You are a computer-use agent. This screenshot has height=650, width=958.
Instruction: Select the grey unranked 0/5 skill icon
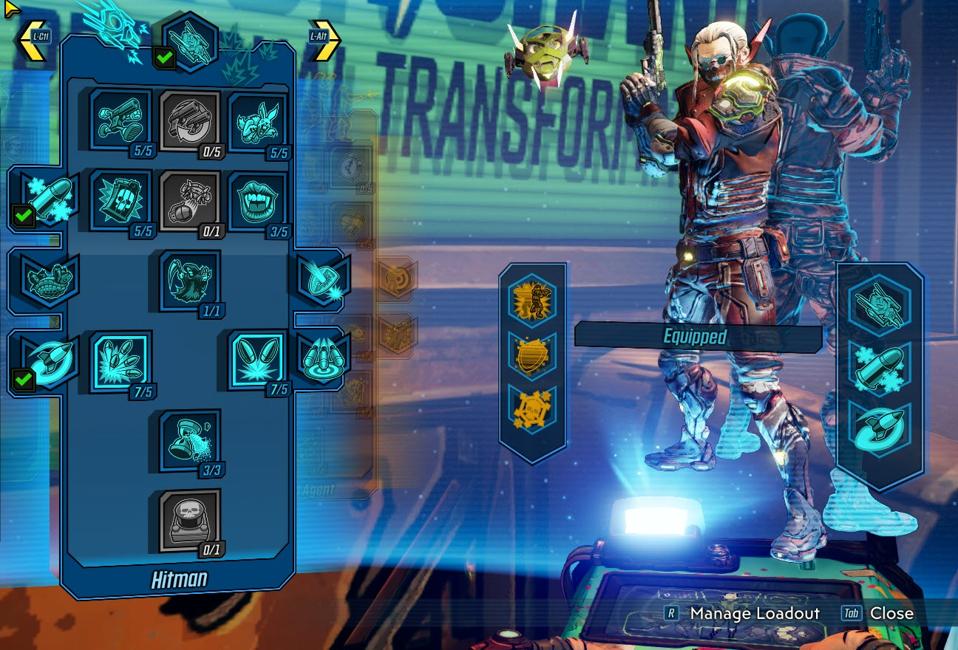190,121
